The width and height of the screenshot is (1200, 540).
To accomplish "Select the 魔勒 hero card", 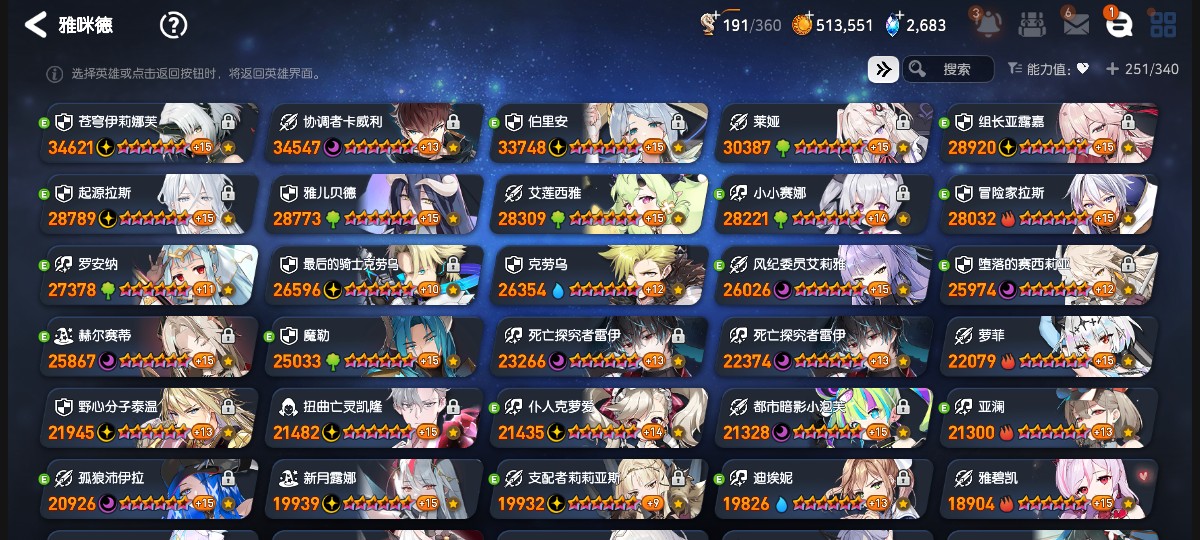I will click(375, 347).
